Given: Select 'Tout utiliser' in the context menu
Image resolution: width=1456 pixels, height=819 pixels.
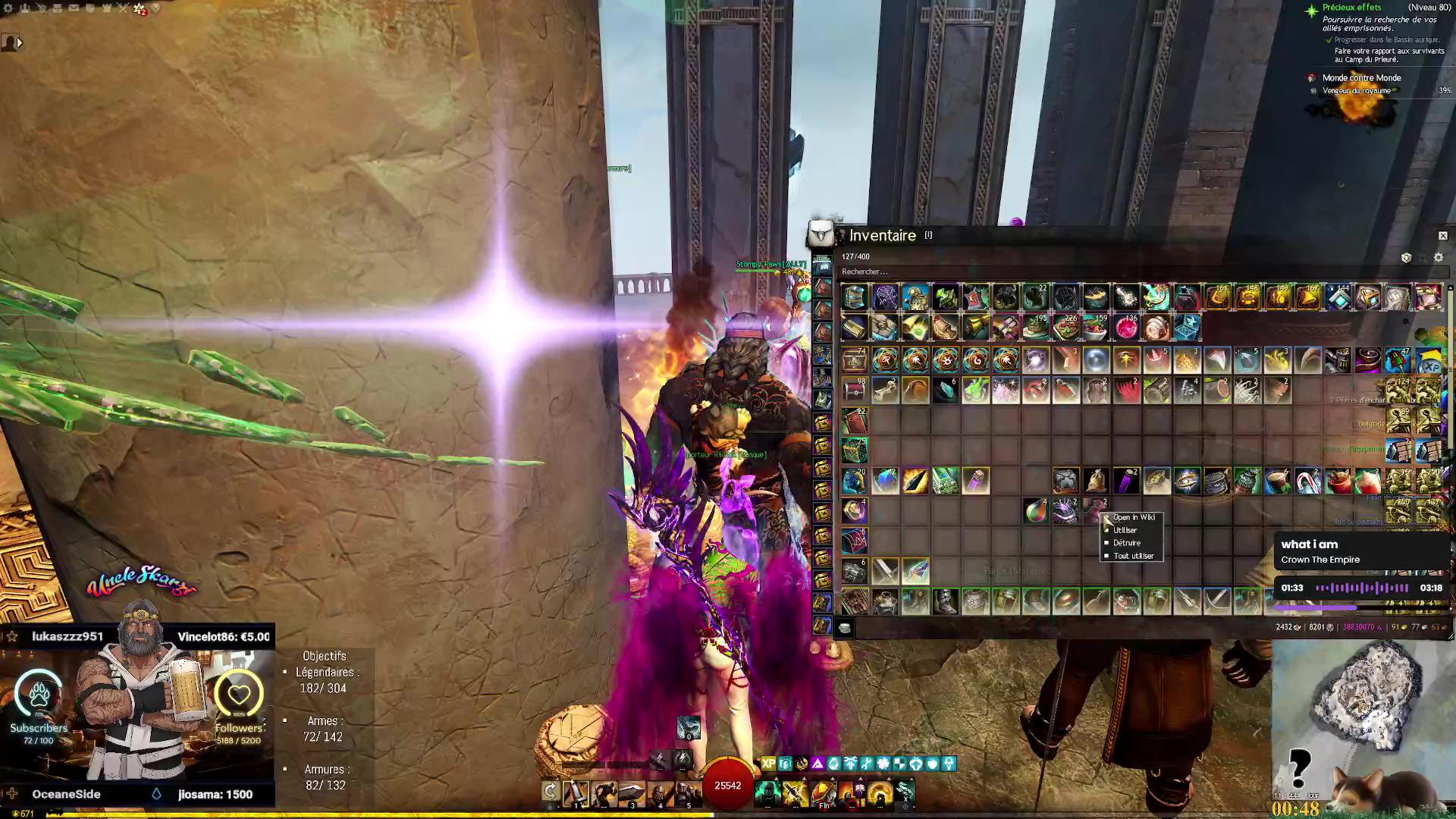Looking at the screenshot, I should click(x=1133, y=556).
